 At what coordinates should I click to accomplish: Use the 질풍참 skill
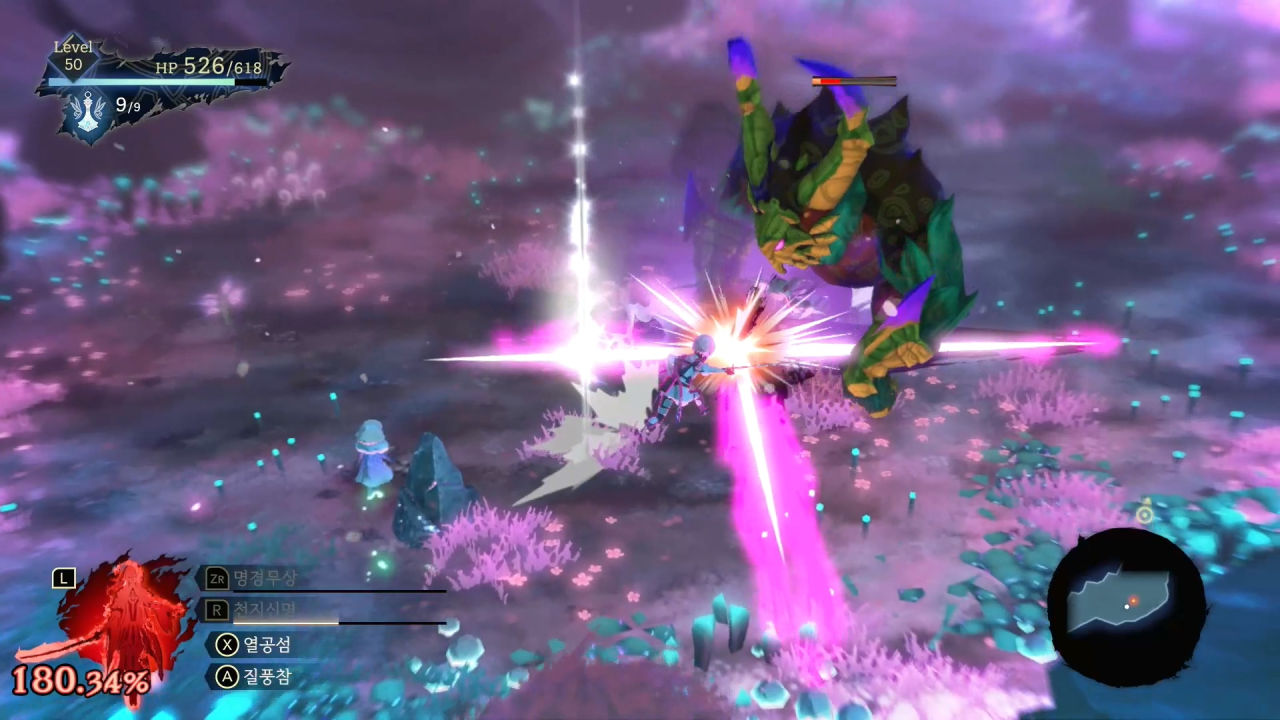(257, 677)
